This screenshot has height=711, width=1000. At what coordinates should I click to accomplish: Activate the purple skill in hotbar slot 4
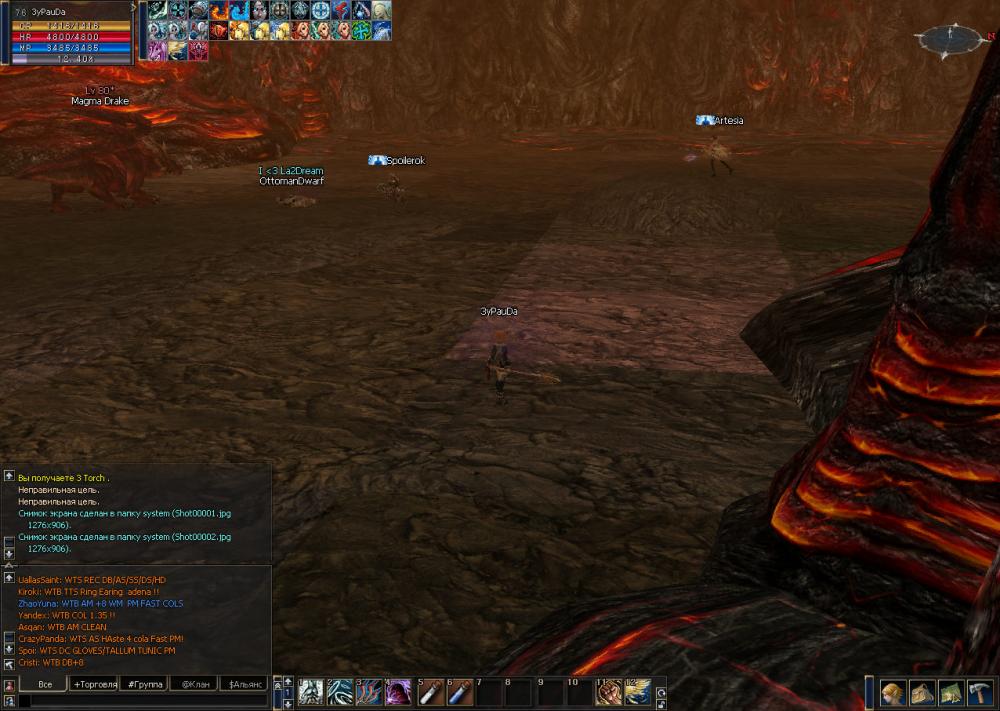tap(400, 692)
